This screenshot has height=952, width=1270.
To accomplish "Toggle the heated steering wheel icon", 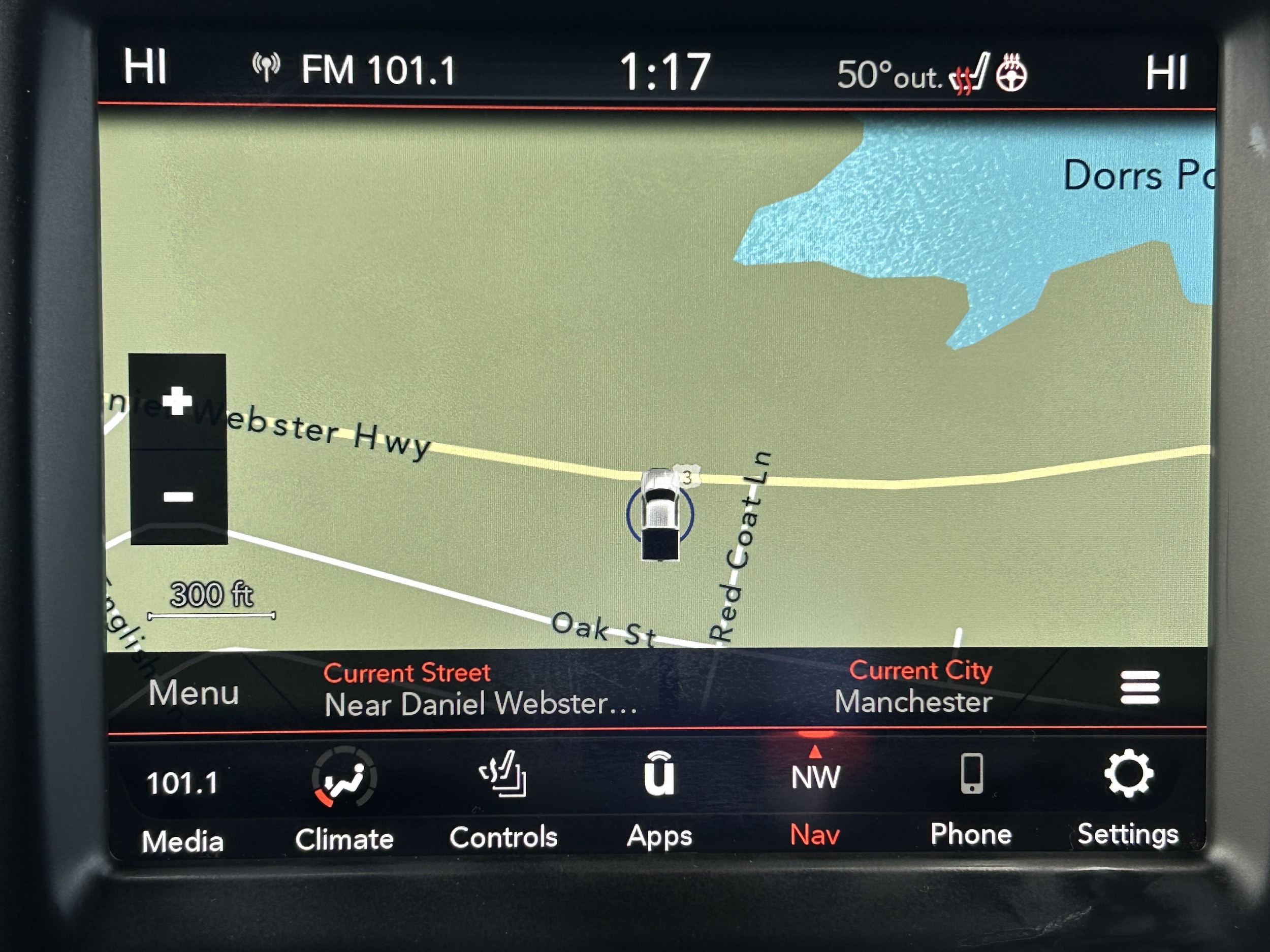I will (1011, 74).
